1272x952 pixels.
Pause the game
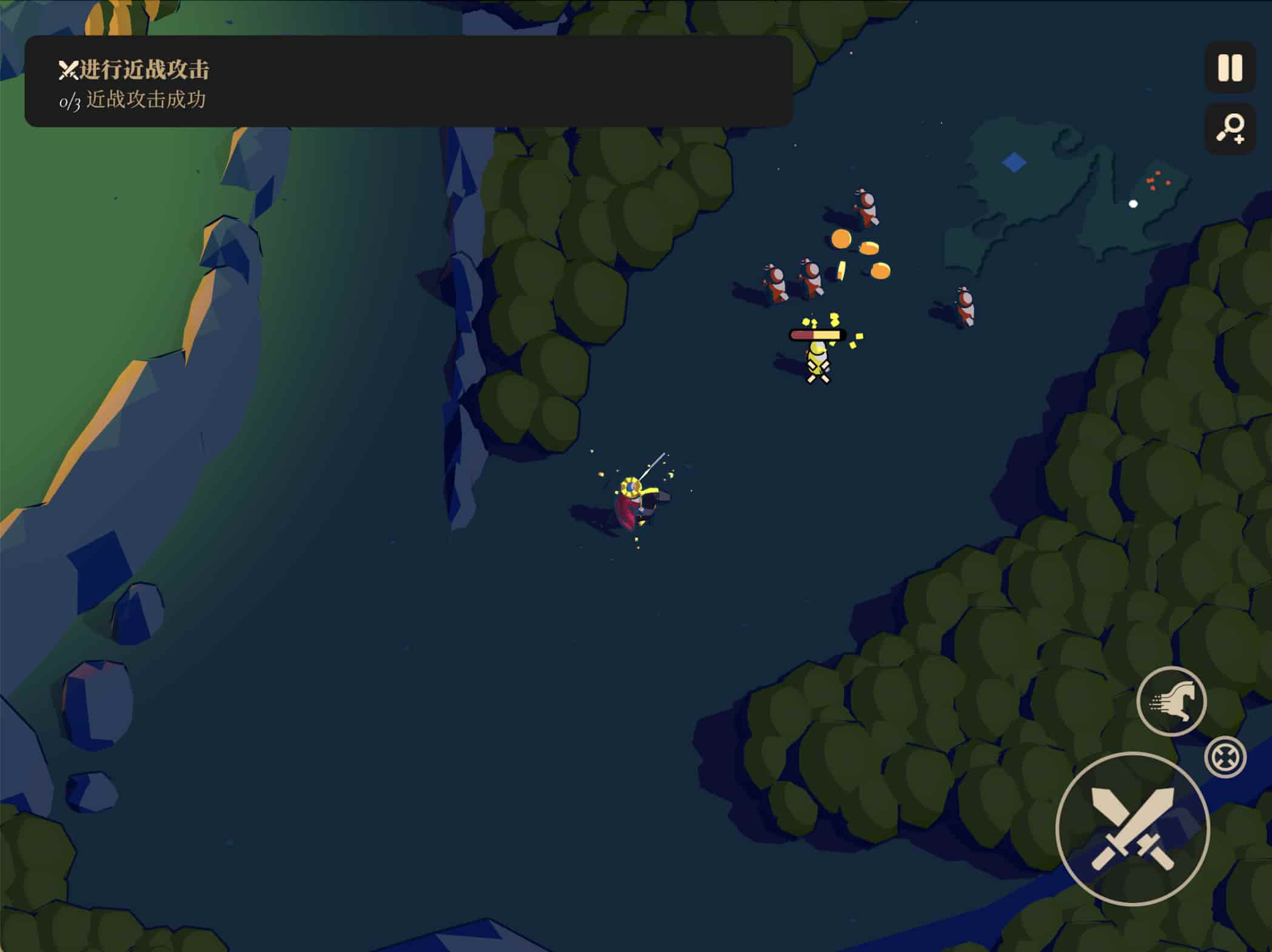point(1230,67)
